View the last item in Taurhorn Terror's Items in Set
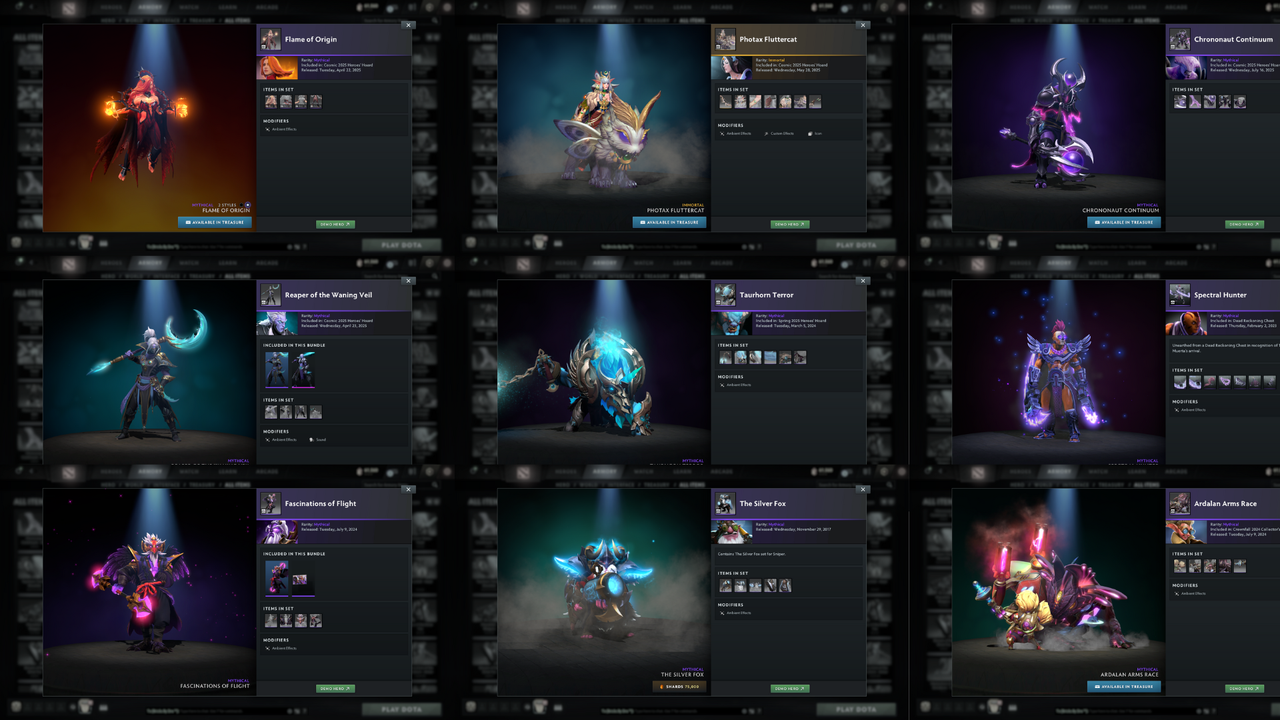Screen dimensions: 1280x720 pyautogui.click(x=800, y=357)
